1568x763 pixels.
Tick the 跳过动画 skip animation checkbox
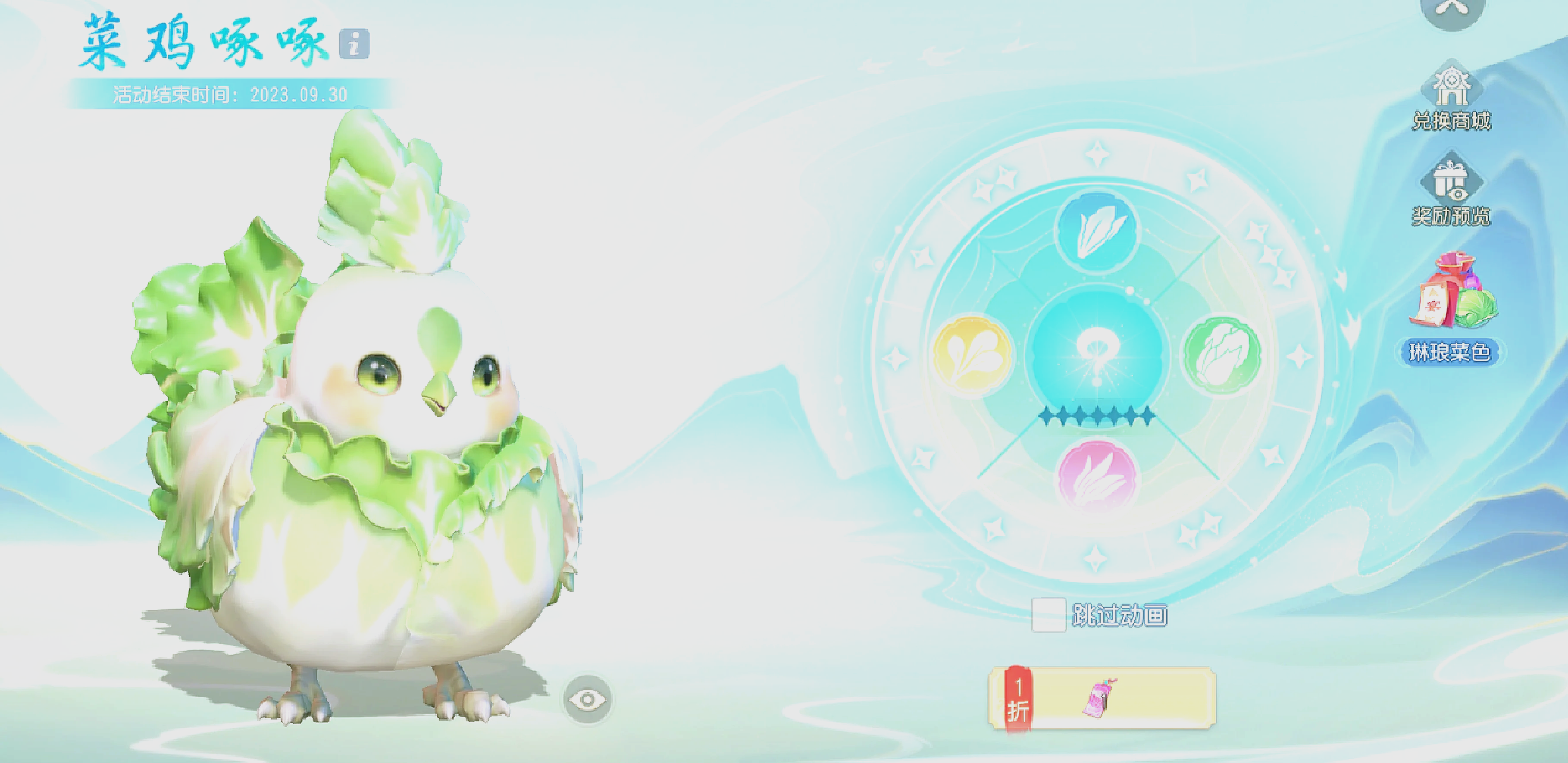tap(1048, 615)
